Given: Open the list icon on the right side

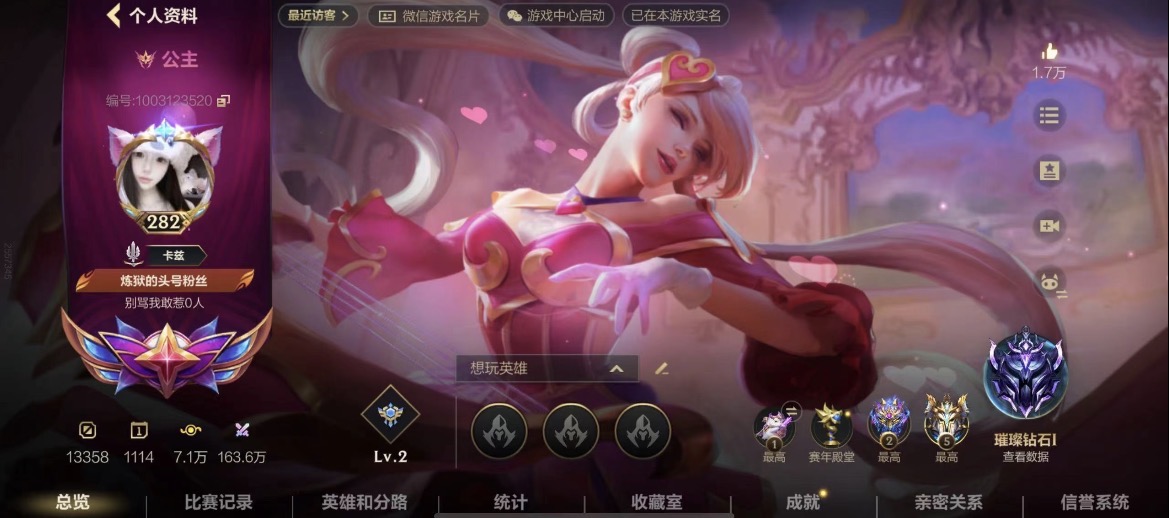Looking at the screenshot, I should coord(1049,116).
